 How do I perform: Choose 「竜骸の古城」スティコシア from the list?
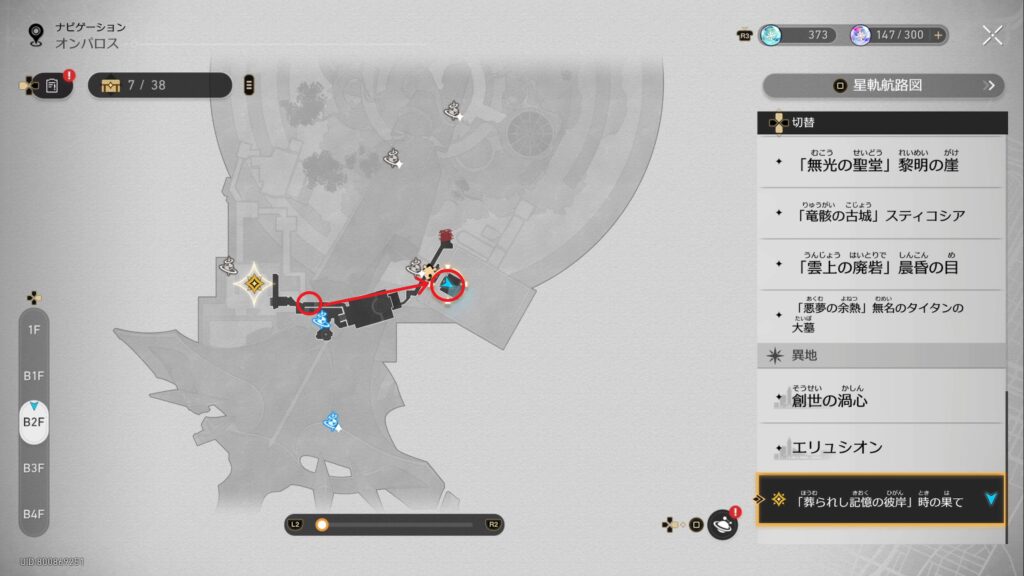[x=880, y=213]
